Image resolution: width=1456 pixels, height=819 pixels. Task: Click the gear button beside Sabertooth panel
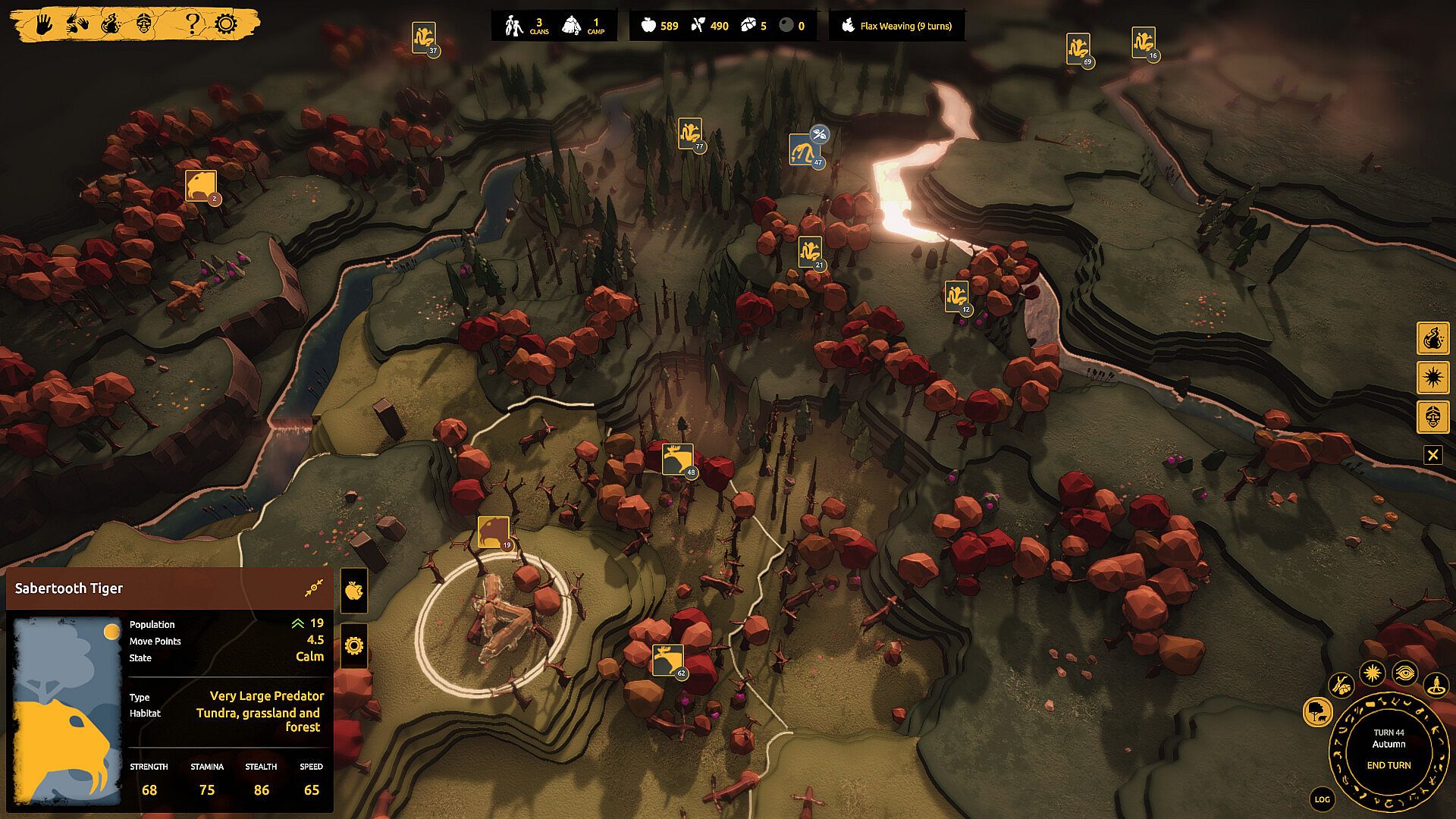pyautogui.click(x=353, y=646)
